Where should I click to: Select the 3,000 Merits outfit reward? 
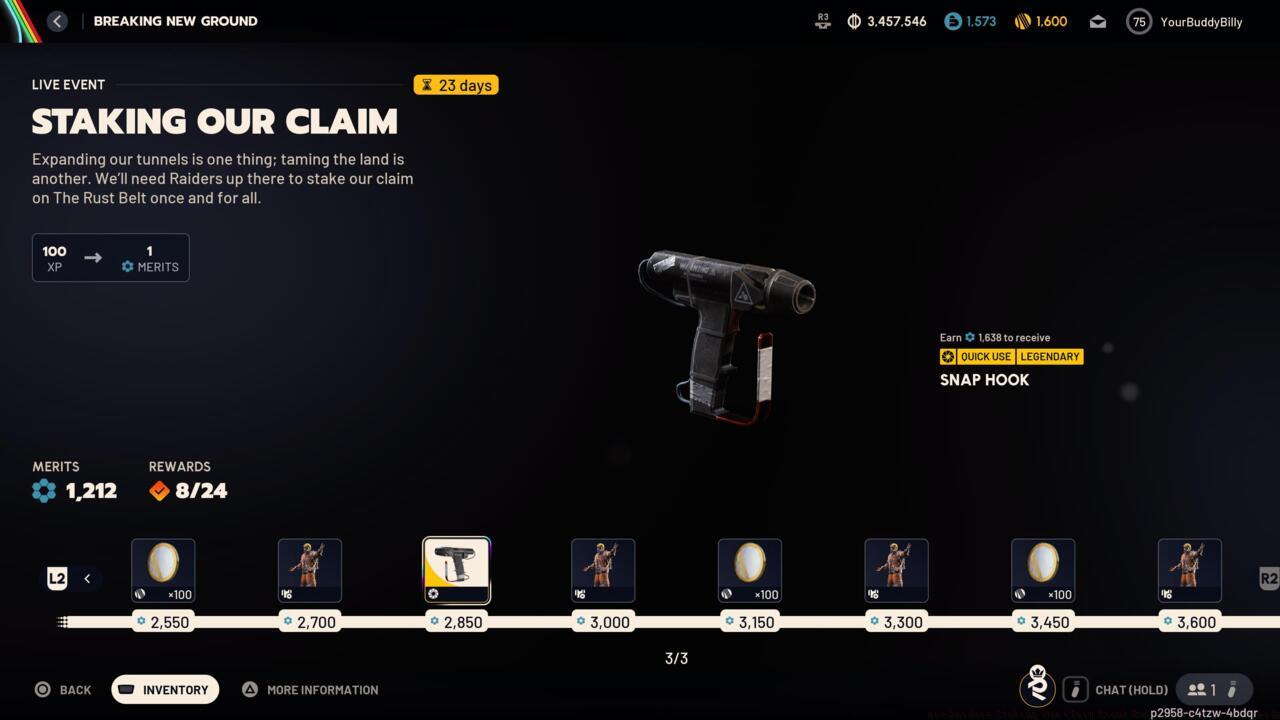pos(603,570)
